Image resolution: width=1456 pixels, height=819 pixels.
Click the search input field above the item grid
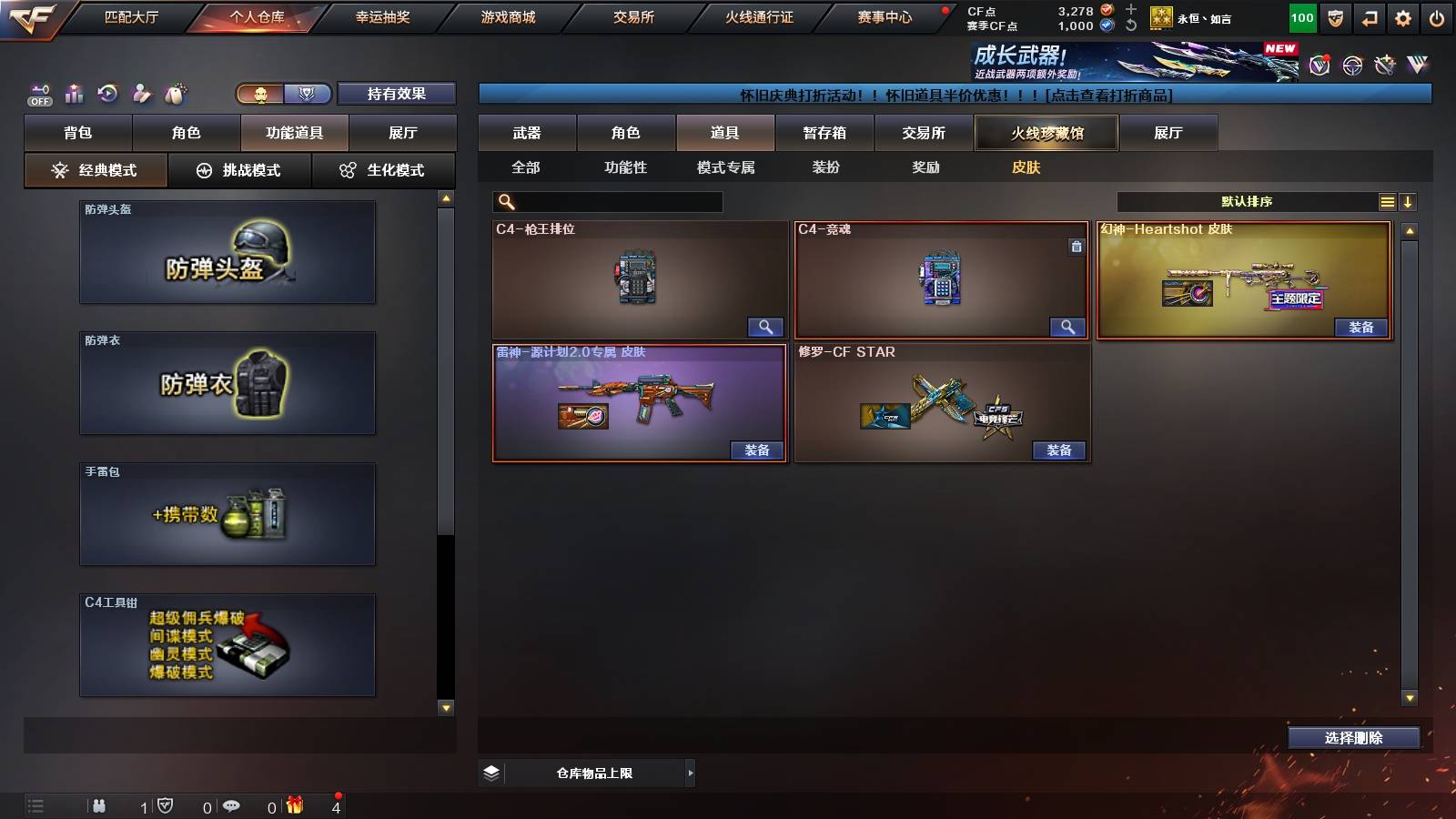608,200
